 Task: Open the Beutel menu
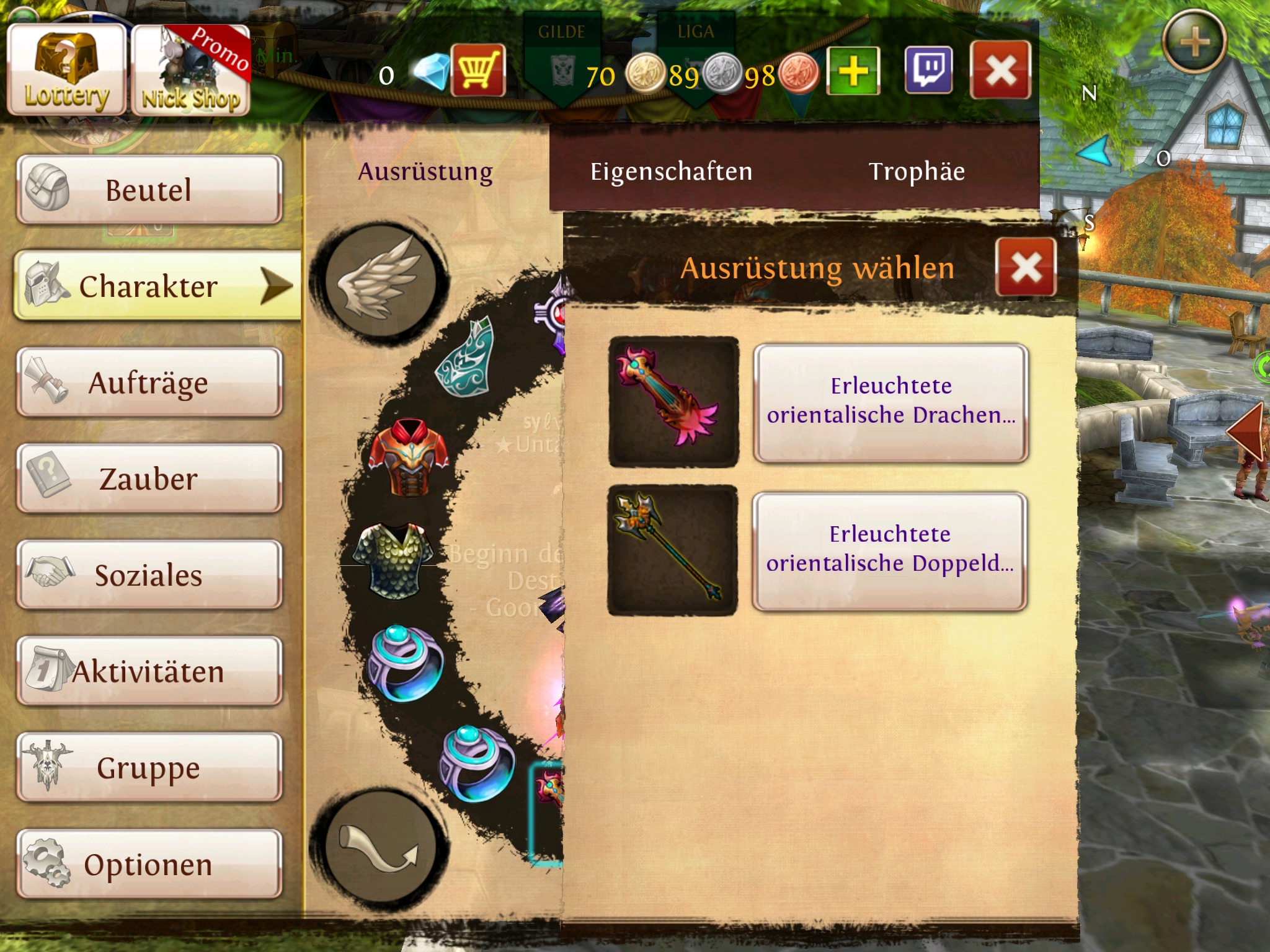click(149, 190)
